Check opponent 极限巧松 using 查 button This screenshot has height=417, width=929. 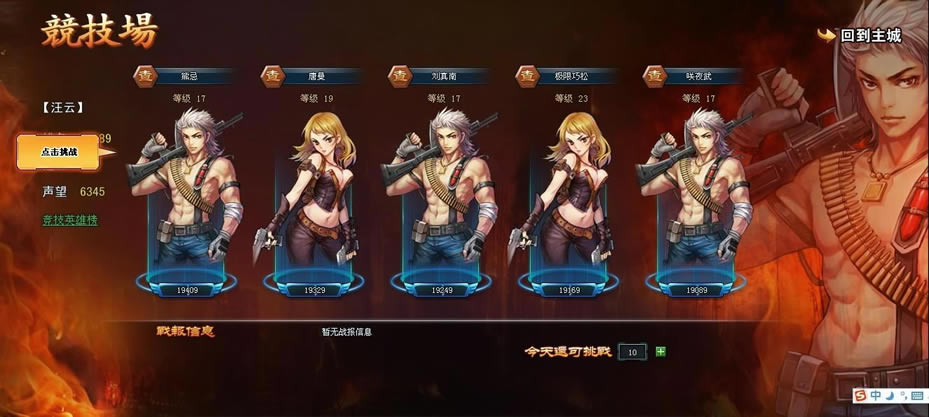click(526, 75)
